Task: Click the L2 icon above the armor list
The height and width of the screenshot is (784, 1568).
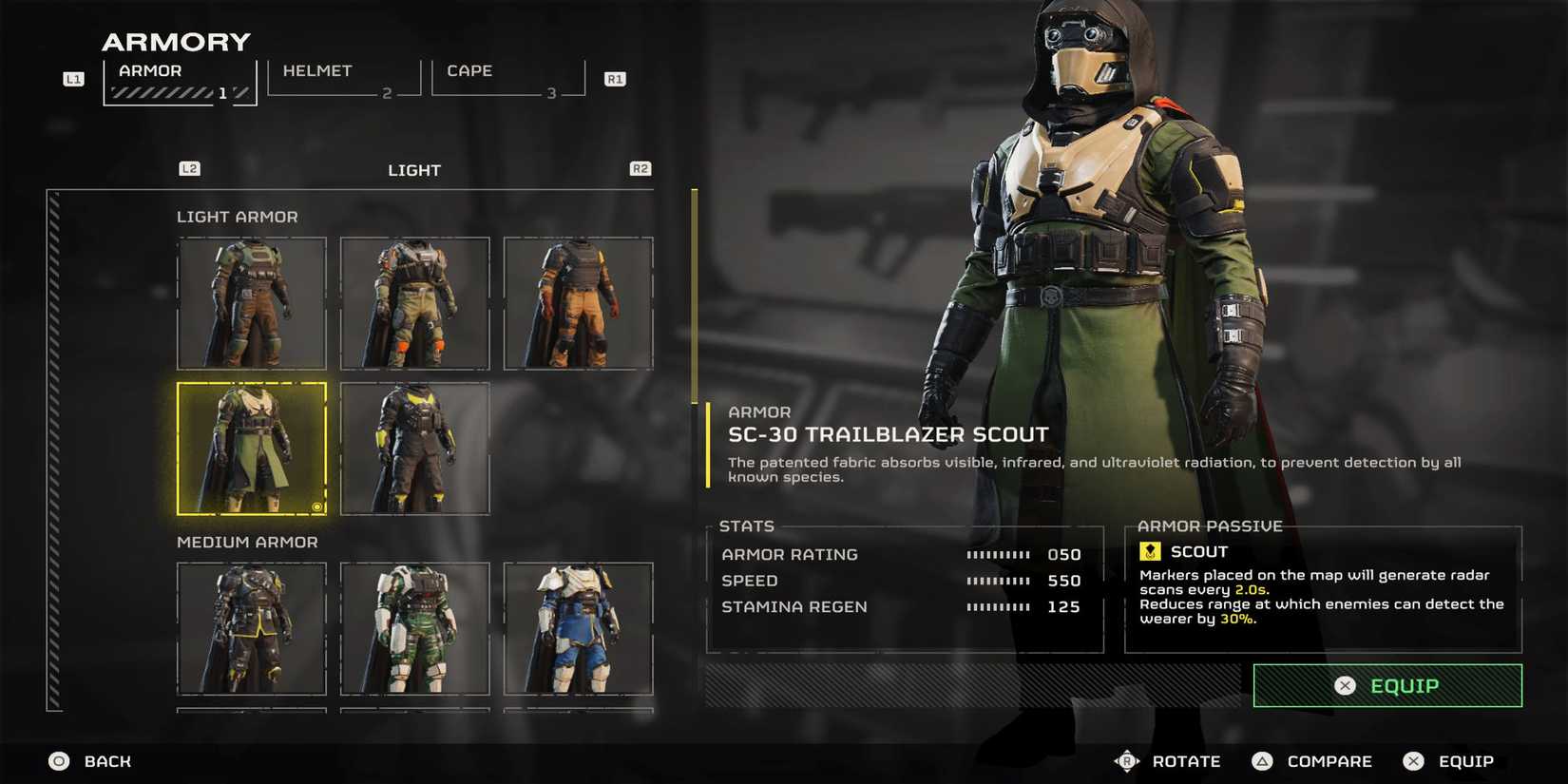Action: point(189,168)
